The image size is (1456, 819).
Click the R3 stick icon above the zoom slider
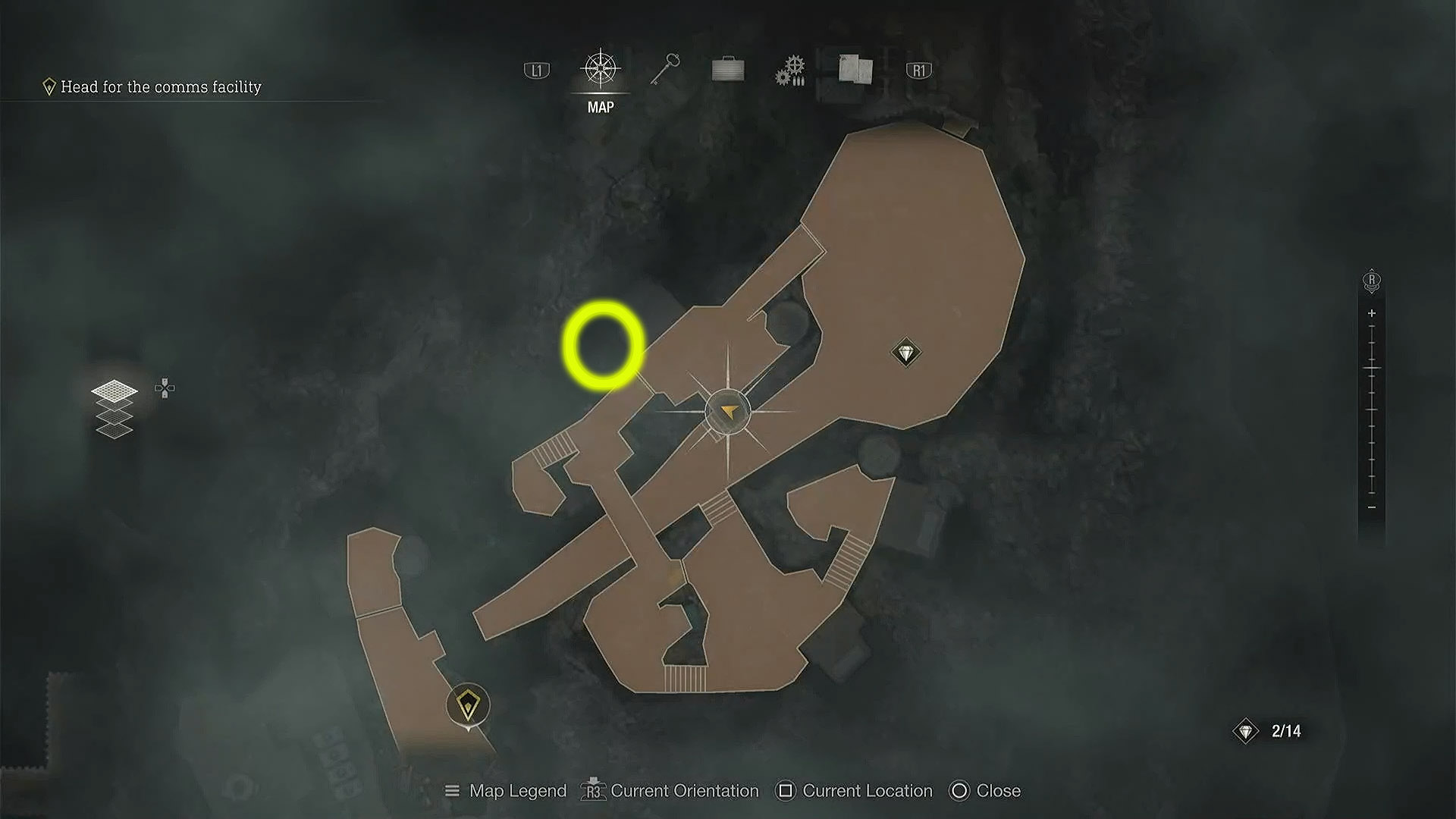click(1371, 281)
